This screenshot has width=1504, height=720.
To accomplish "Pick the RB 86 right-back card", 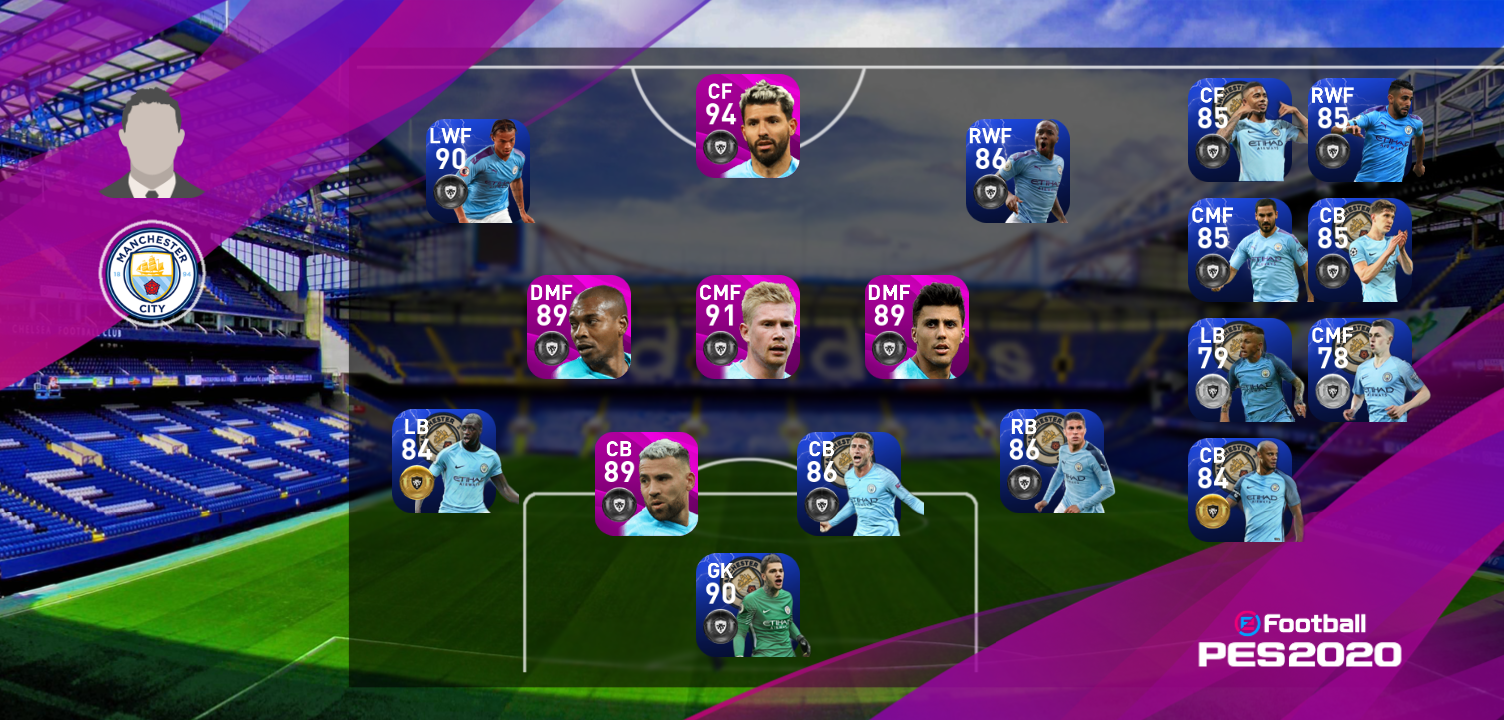I will pyautogui.click(x=1051, y=461).
